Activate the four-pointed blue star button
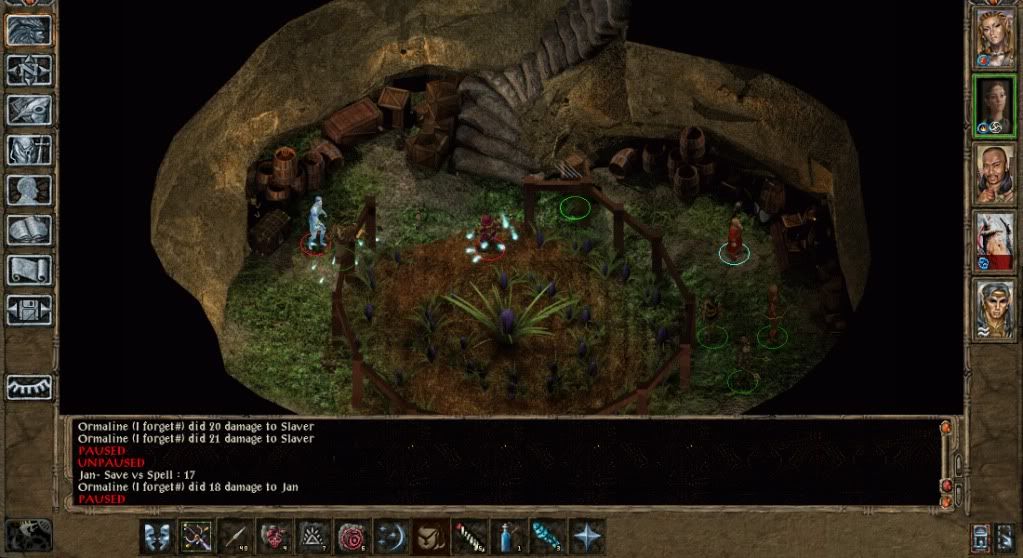1023x558 pixels. click(x=587, y=536)
